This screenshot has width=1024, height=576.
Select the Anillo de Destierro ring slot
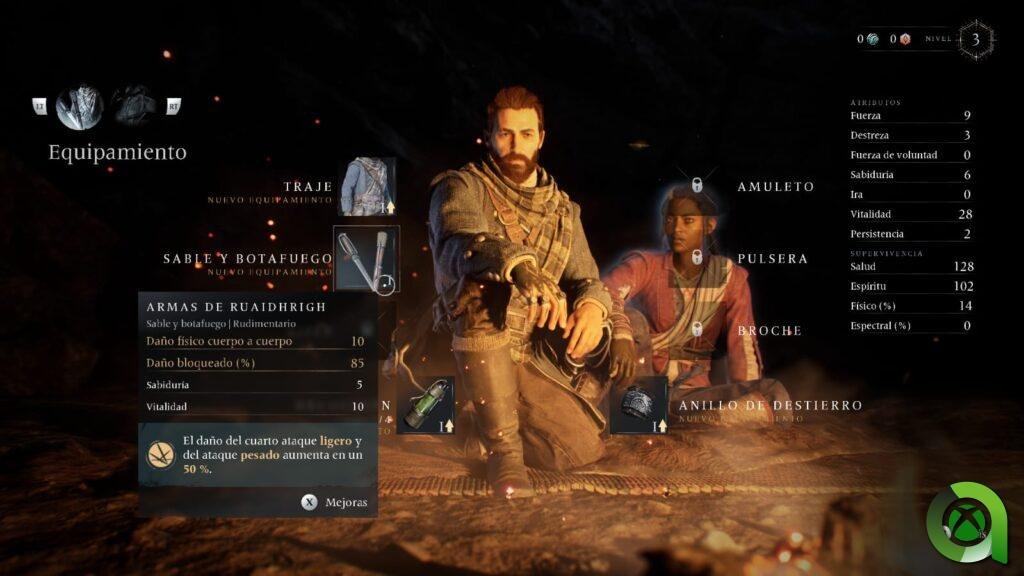[639, 406]
